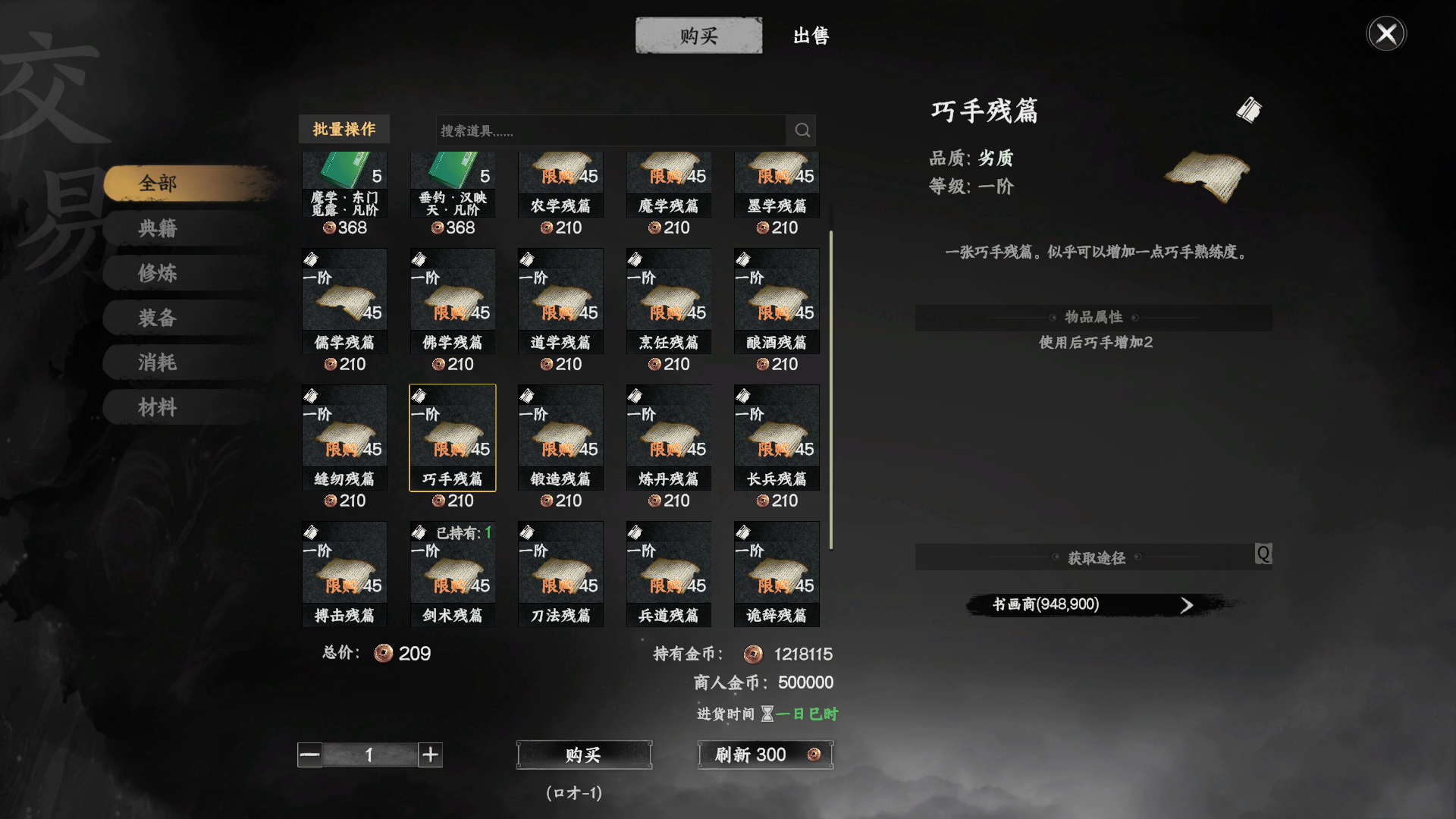
Task: Increase purchase quantity with the plus button
Action: (430, 755)
